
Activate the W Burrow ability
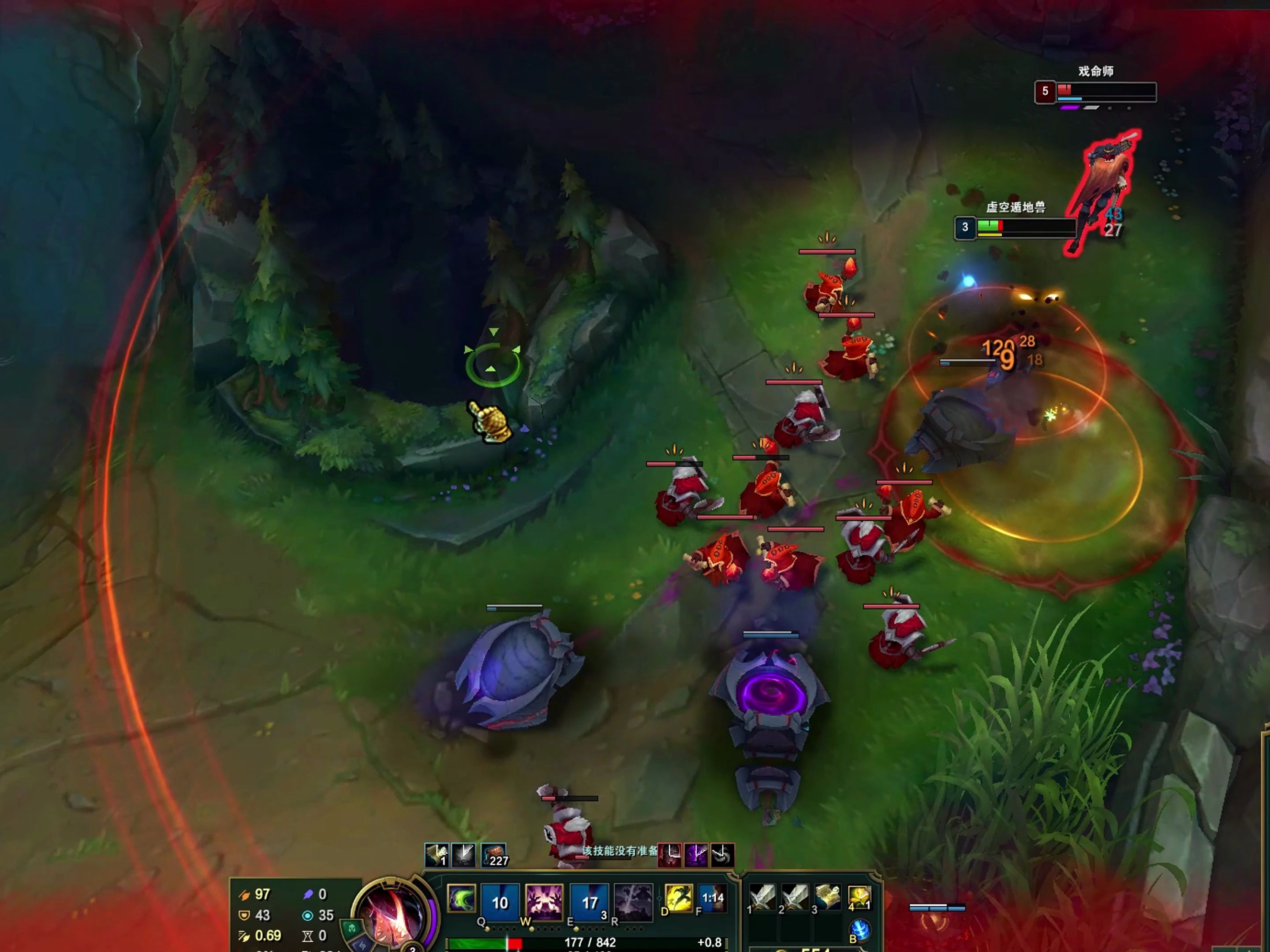click(544, 902)
